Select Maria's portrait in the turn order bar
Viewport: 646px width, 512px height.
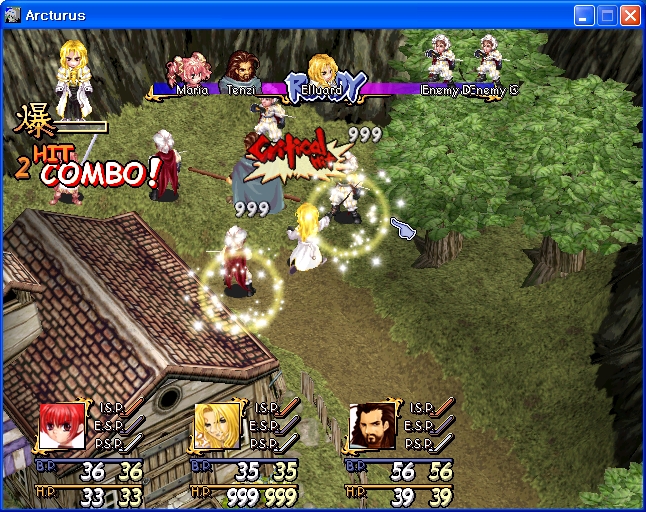(191, 71)
